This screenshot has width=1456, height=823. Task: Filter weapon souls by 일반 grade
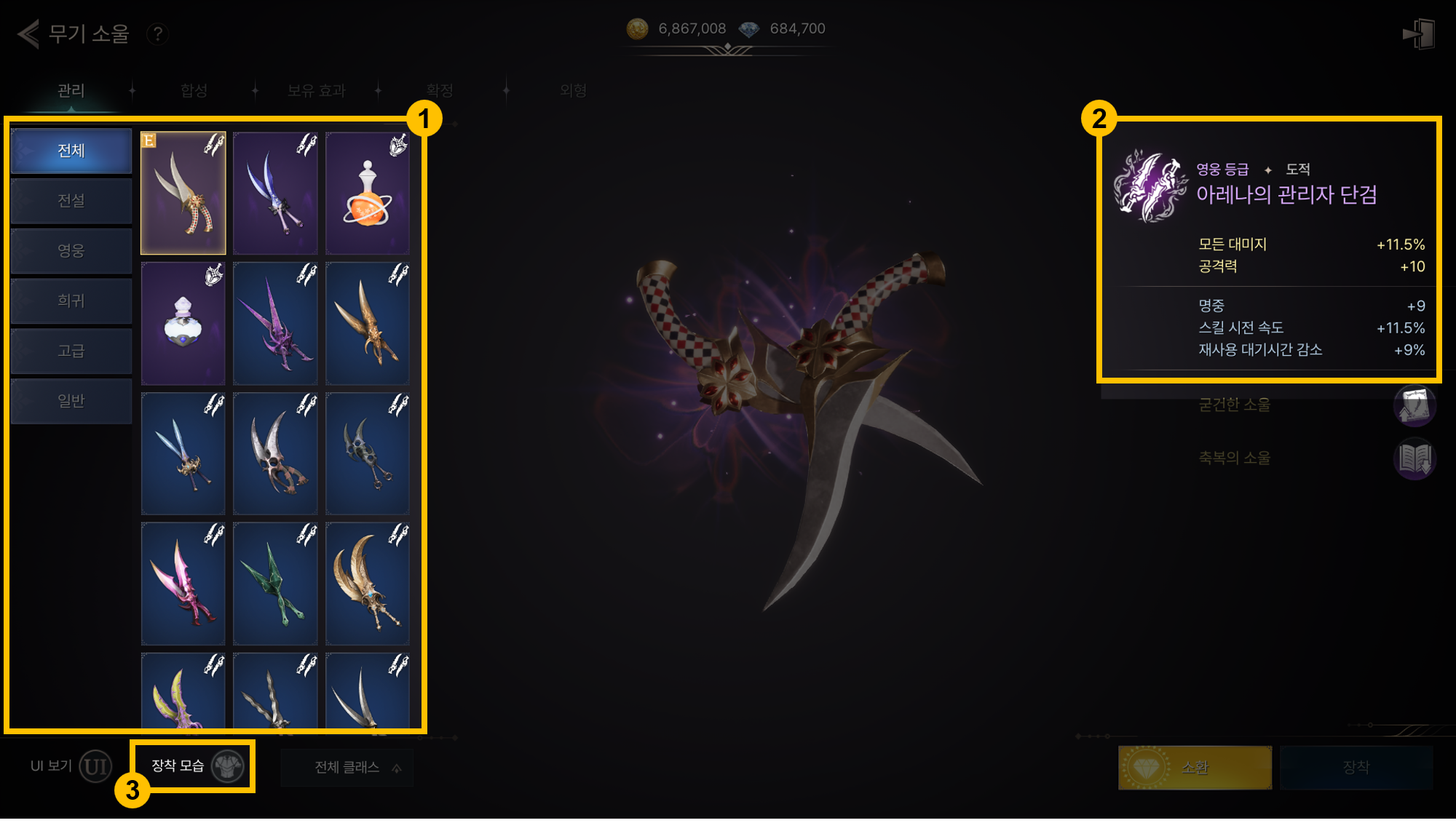coord(71,401)
